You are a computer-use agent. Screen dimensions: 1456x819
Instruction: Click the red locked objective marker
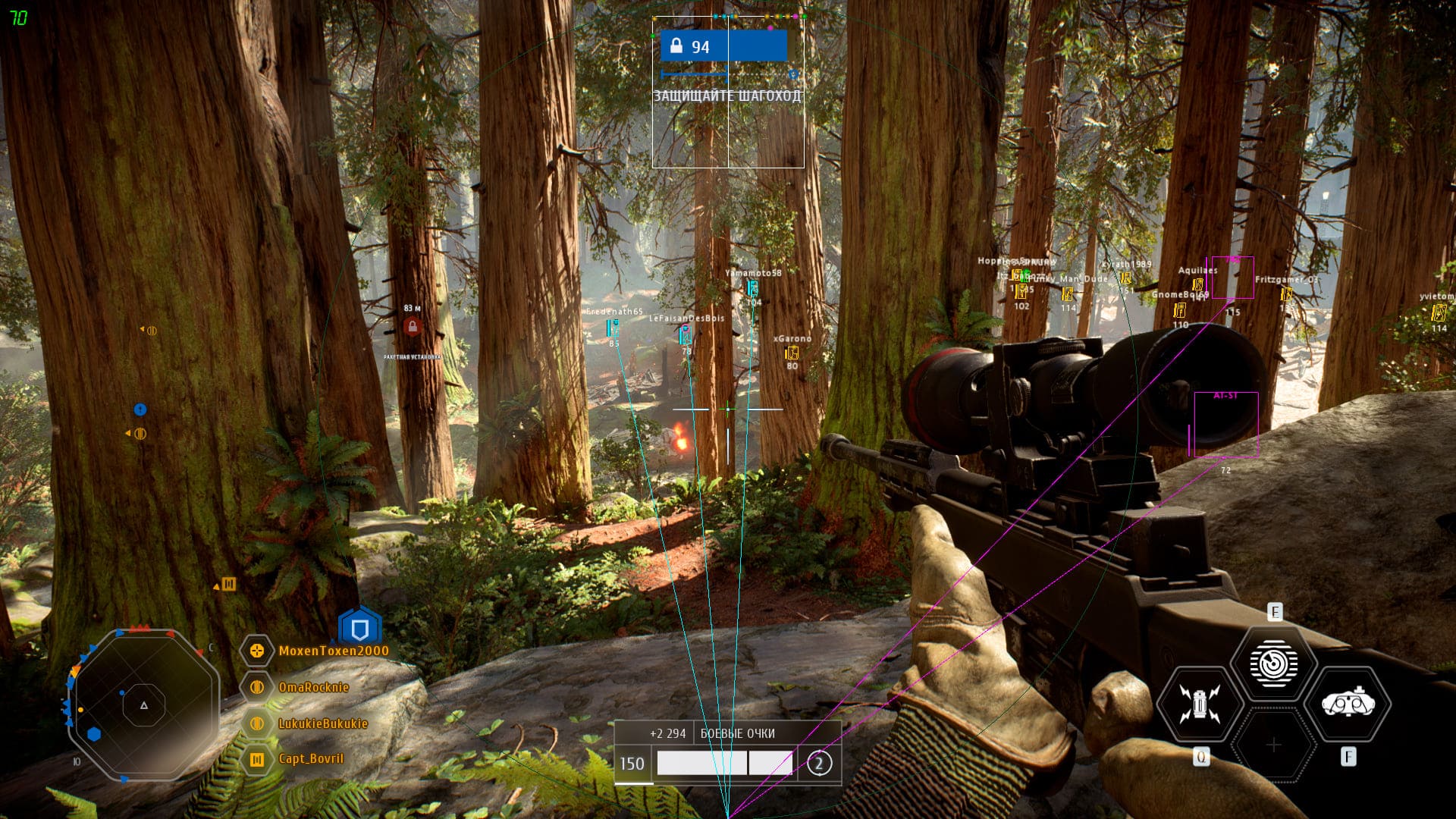click(x=413, y=327)
